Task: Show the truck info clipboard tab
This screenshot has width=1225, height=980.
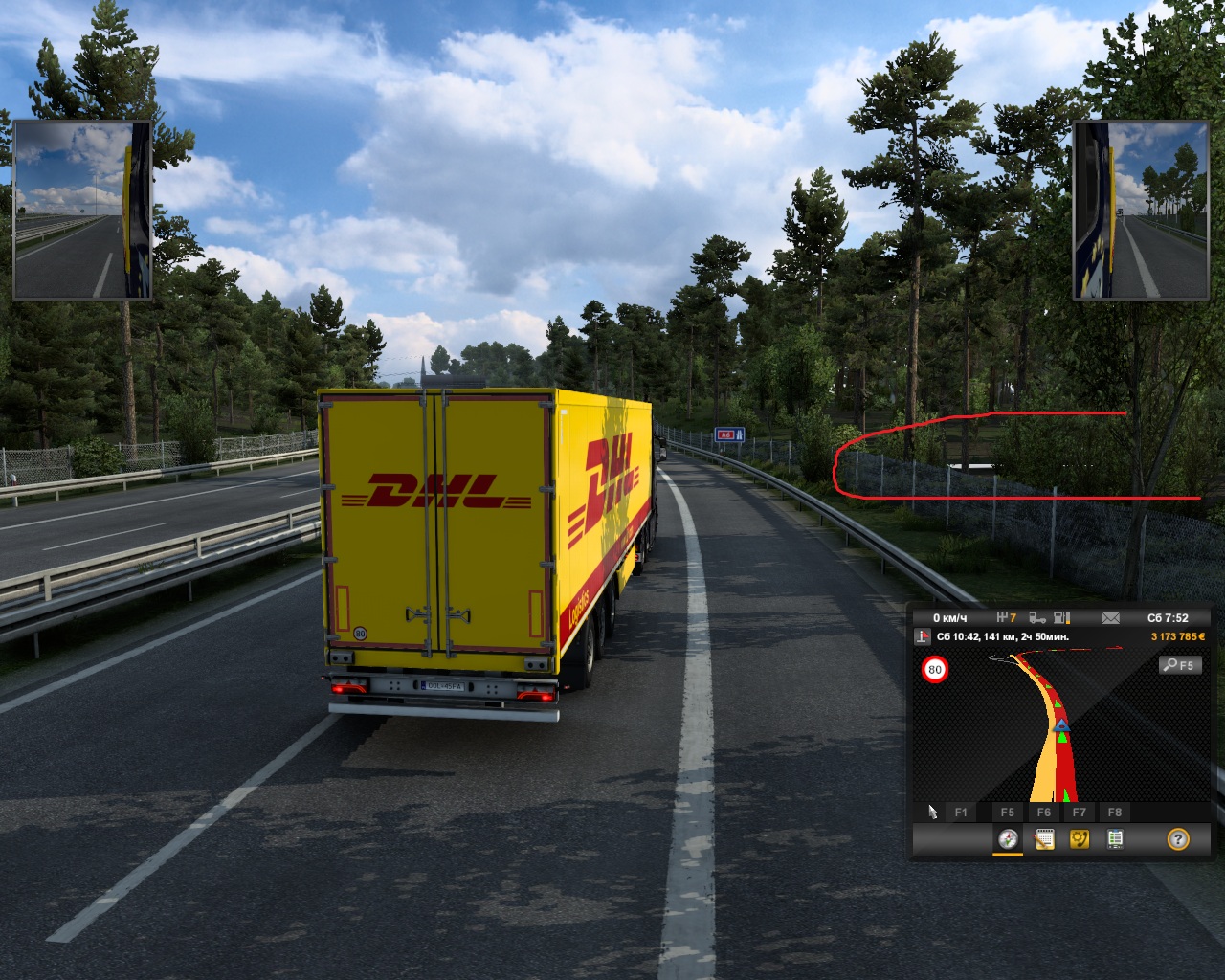Action: coord(1115,839)
